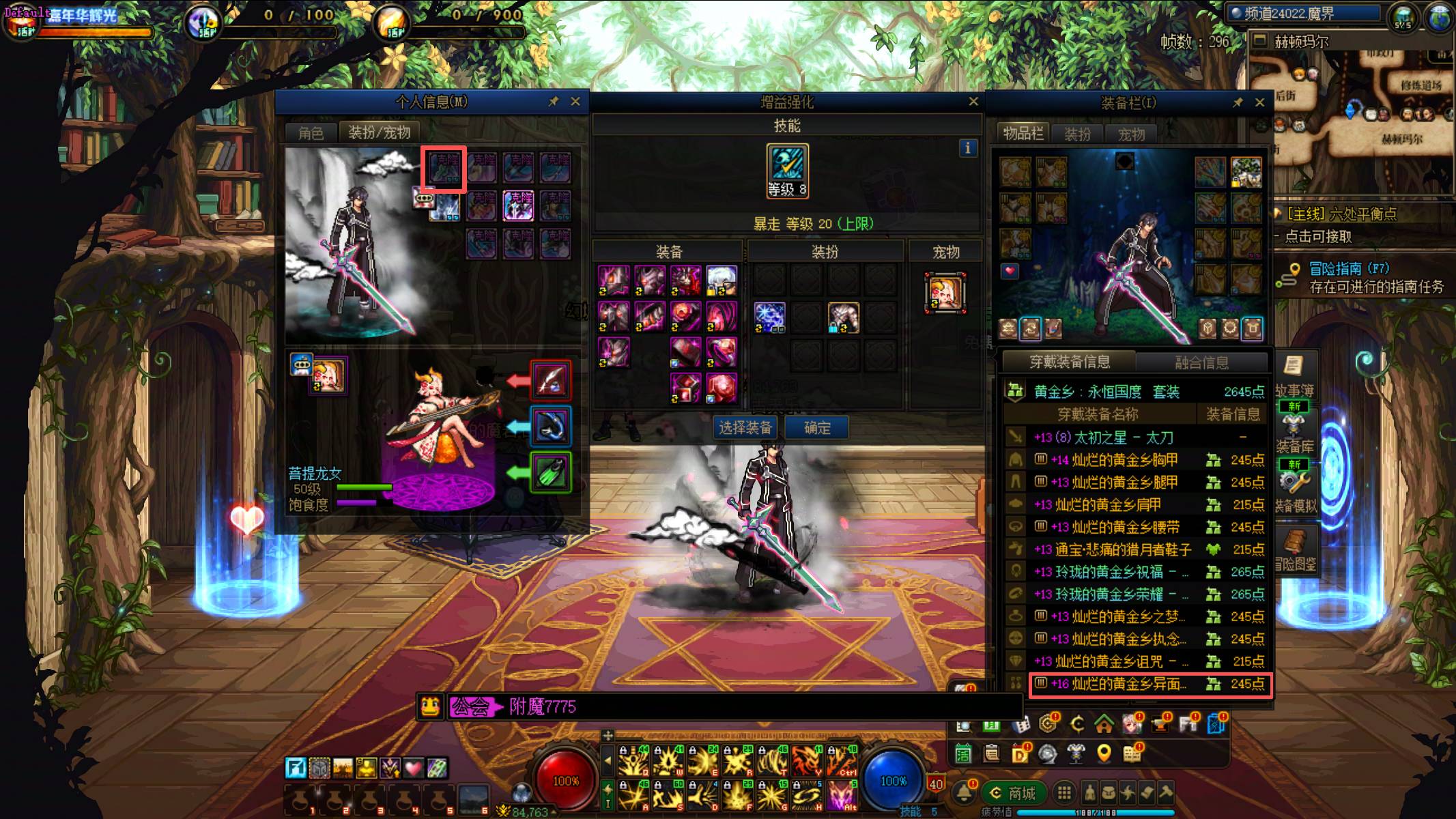
Task: Select the 物品栏 tab
Action: coord(1023,134)
